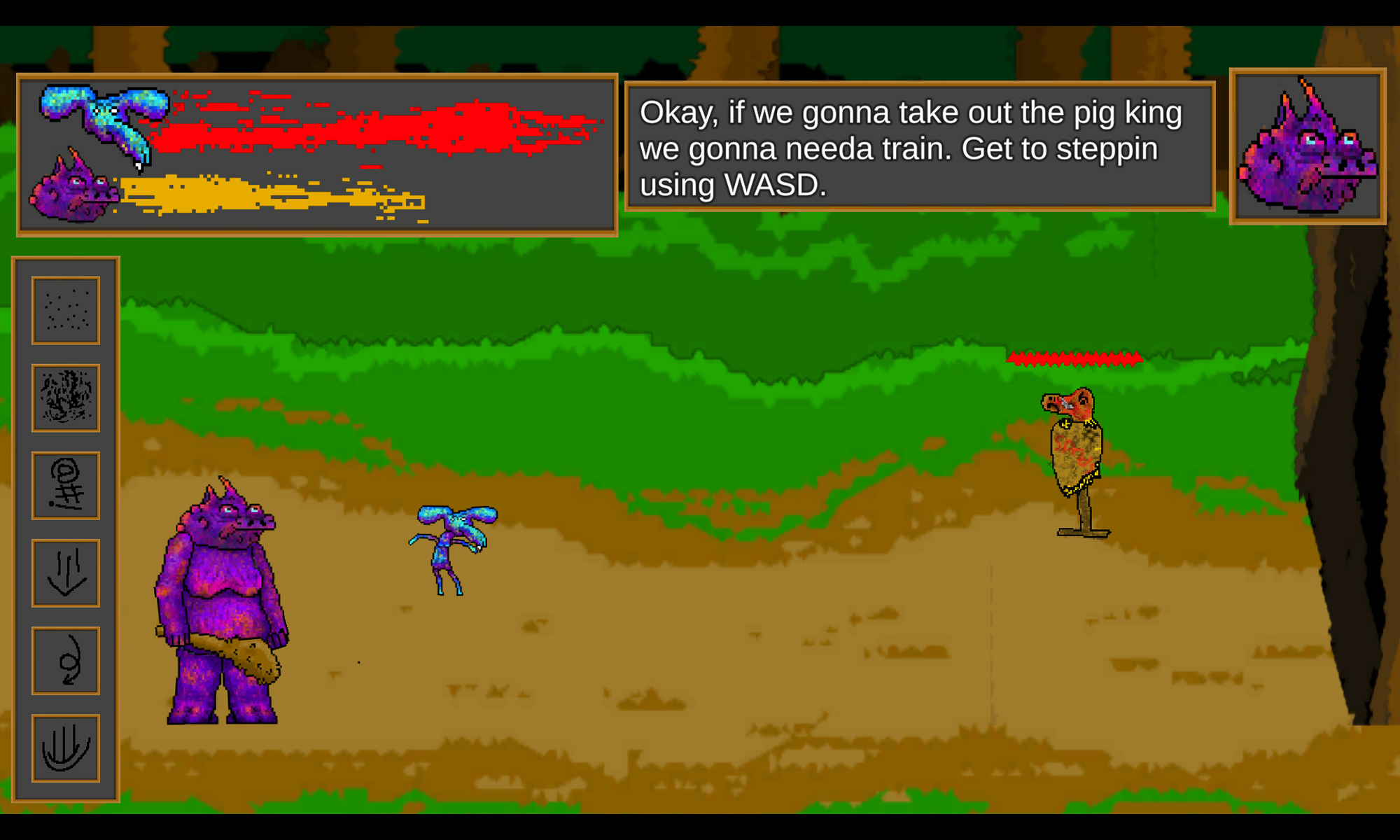Click the purple pig speaker portrait
This screenshot has width=1400, height=840.
1308,146
